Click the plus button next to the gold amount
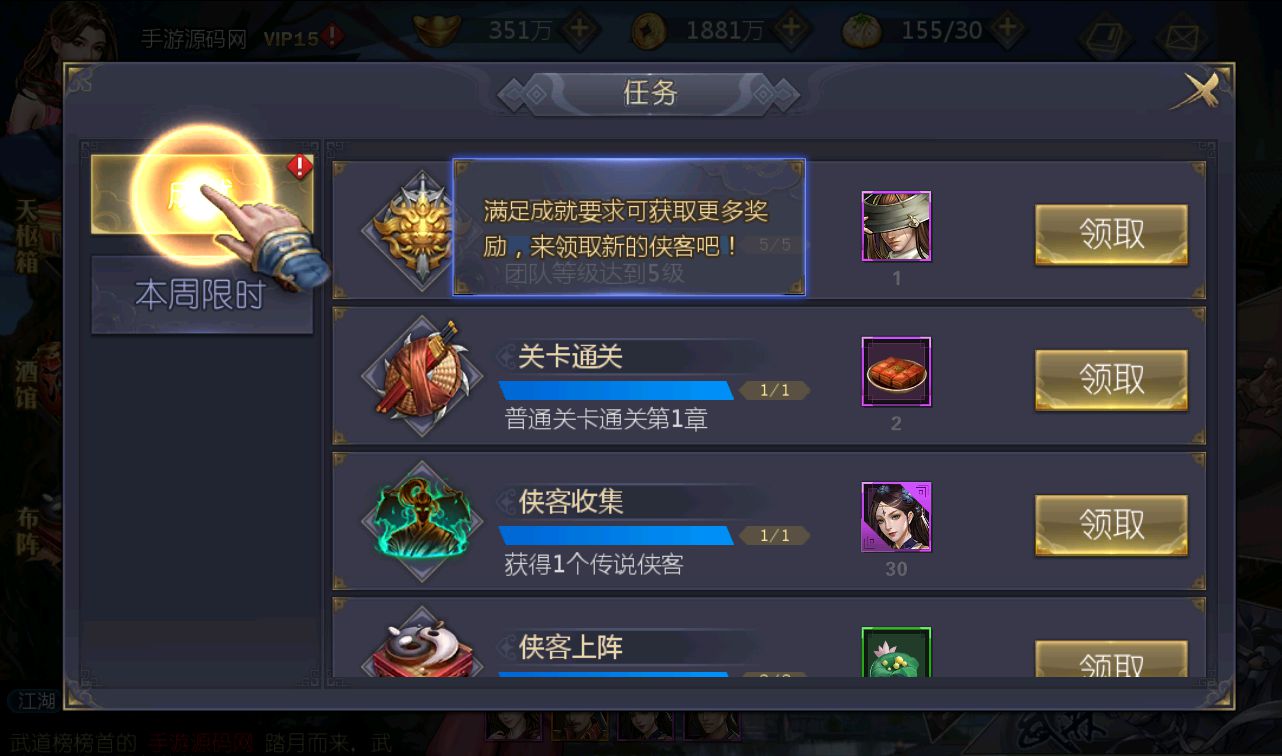 [x=578, y=30]
